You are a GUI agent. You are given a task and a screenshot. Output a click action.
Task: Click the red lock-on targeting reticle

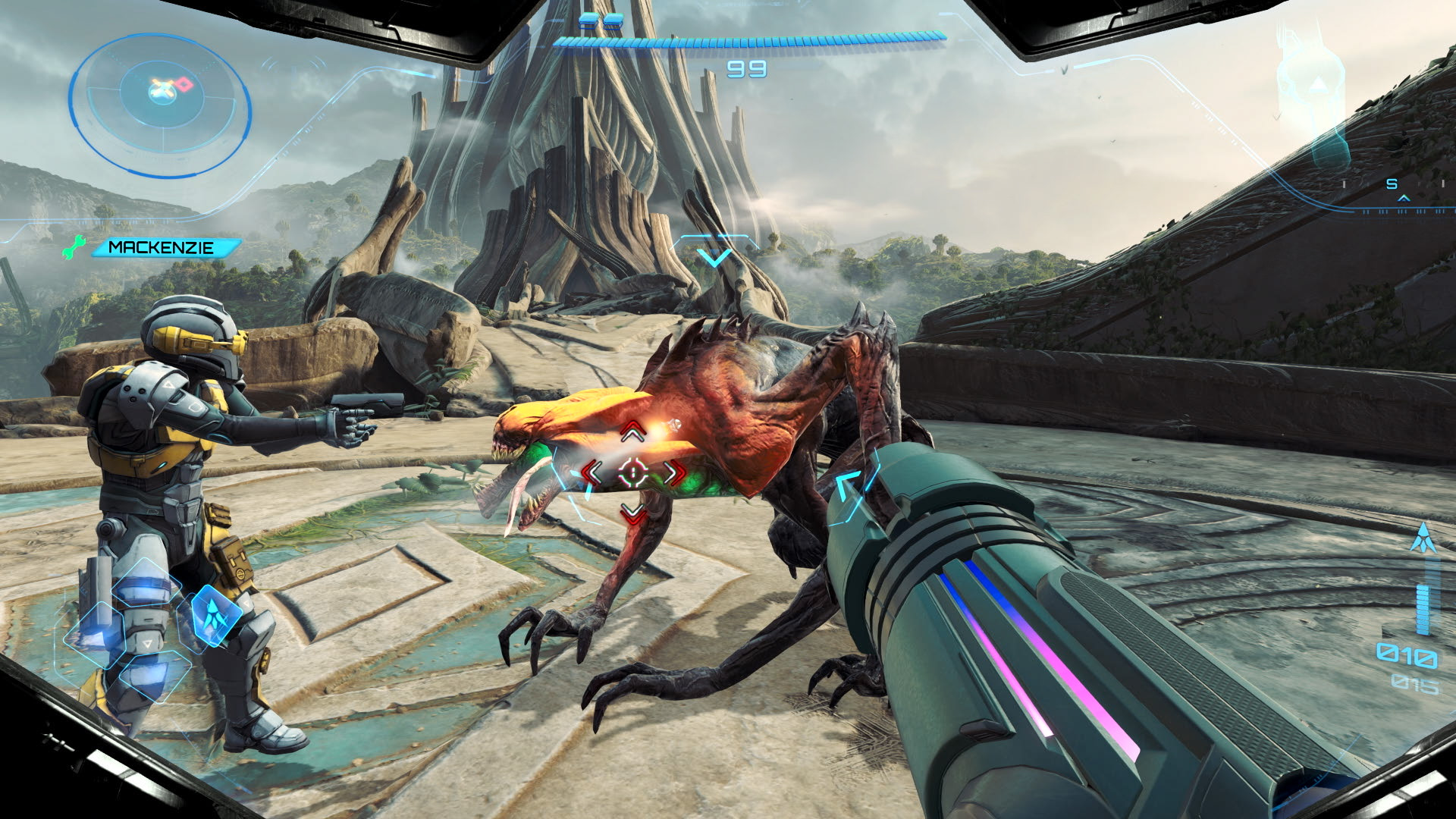pos(632,473)
